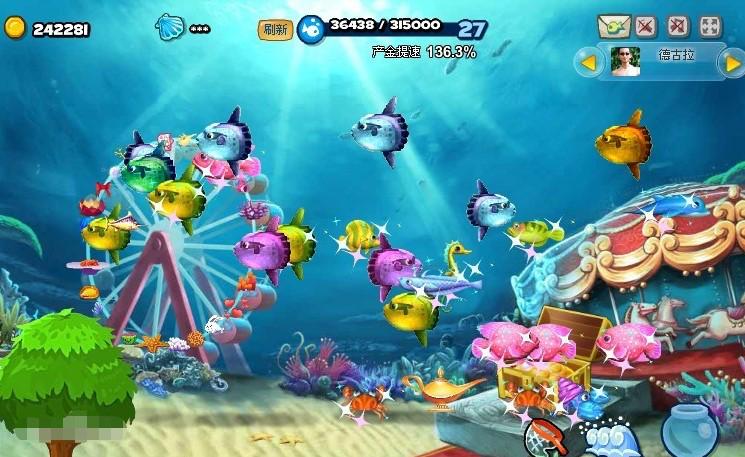Go to previous friend with left arrow

tap(588, 63)
